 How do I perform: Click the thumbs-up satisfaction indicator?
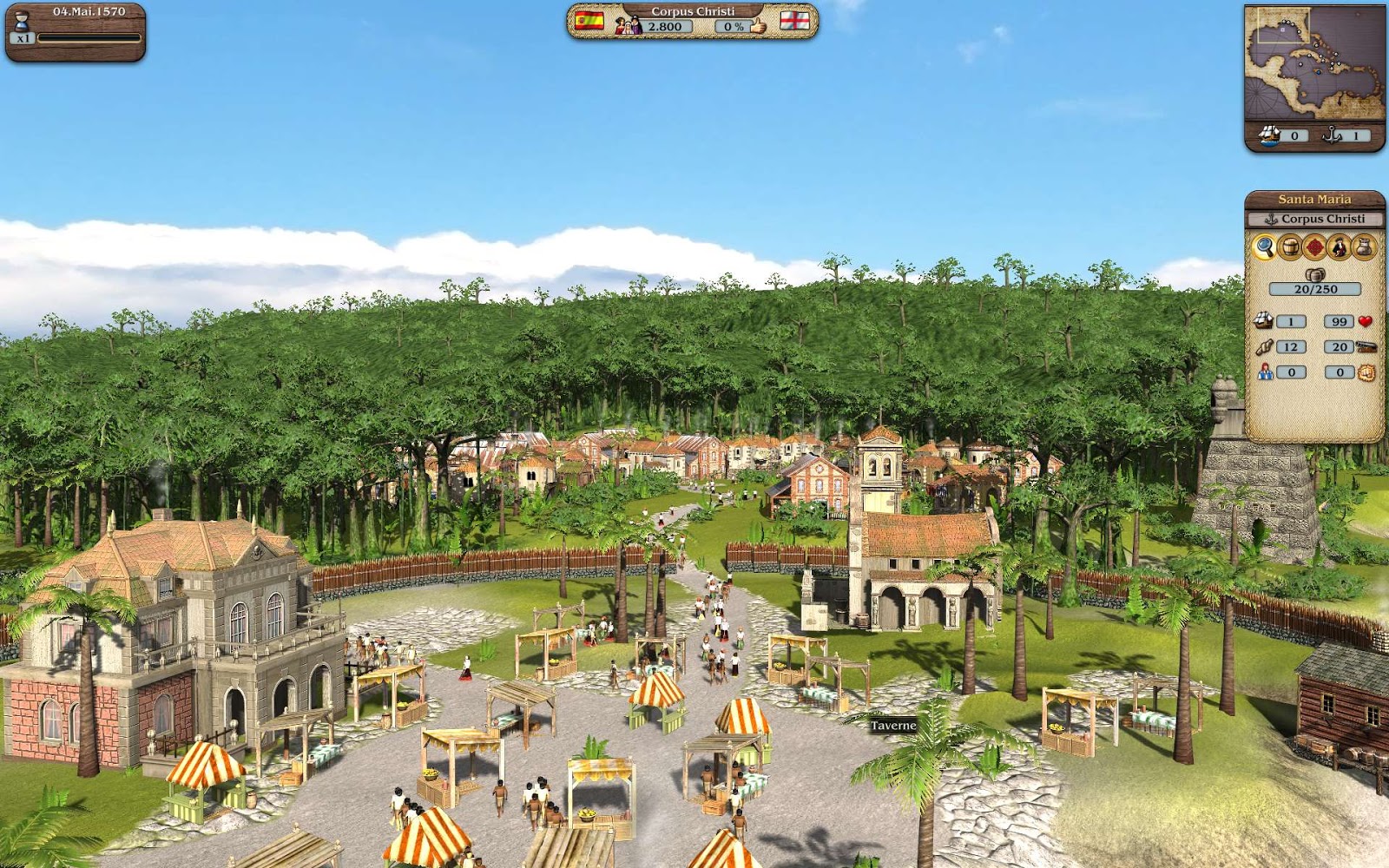[758, 25]
